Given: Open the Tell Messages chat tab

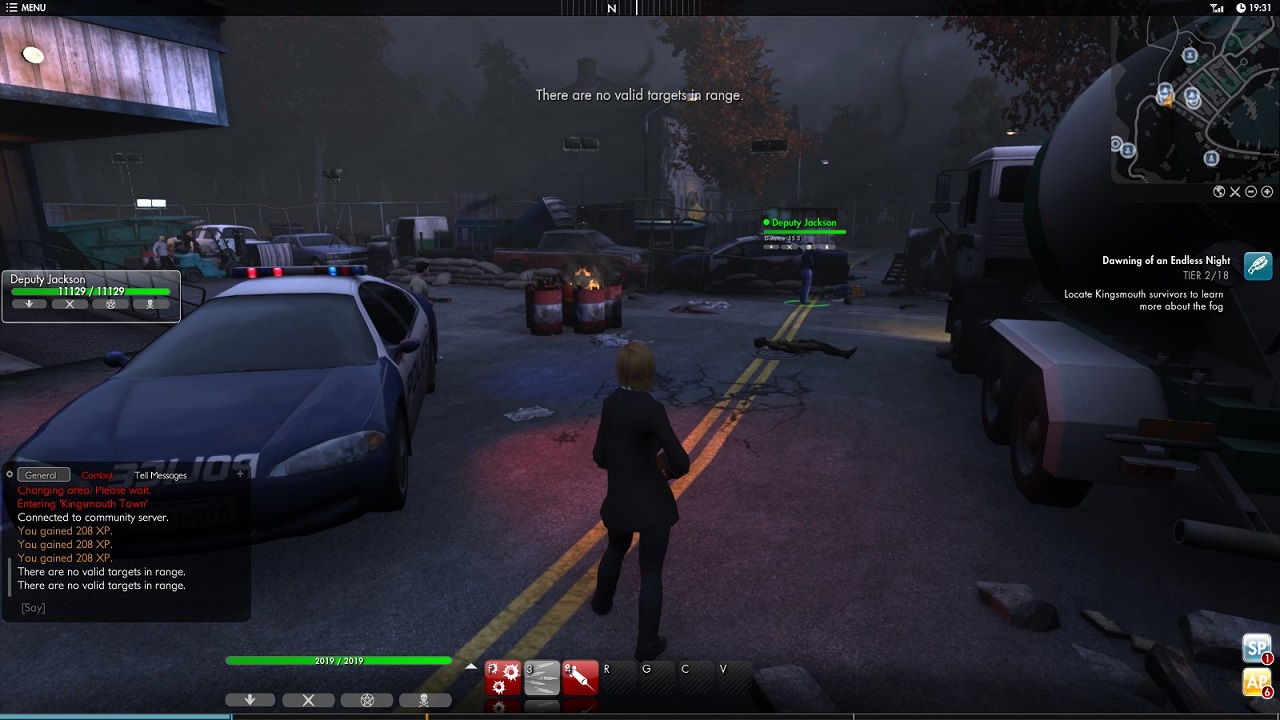Looking at the screenshot, I should pyautogui.click(x=160, y=475).
